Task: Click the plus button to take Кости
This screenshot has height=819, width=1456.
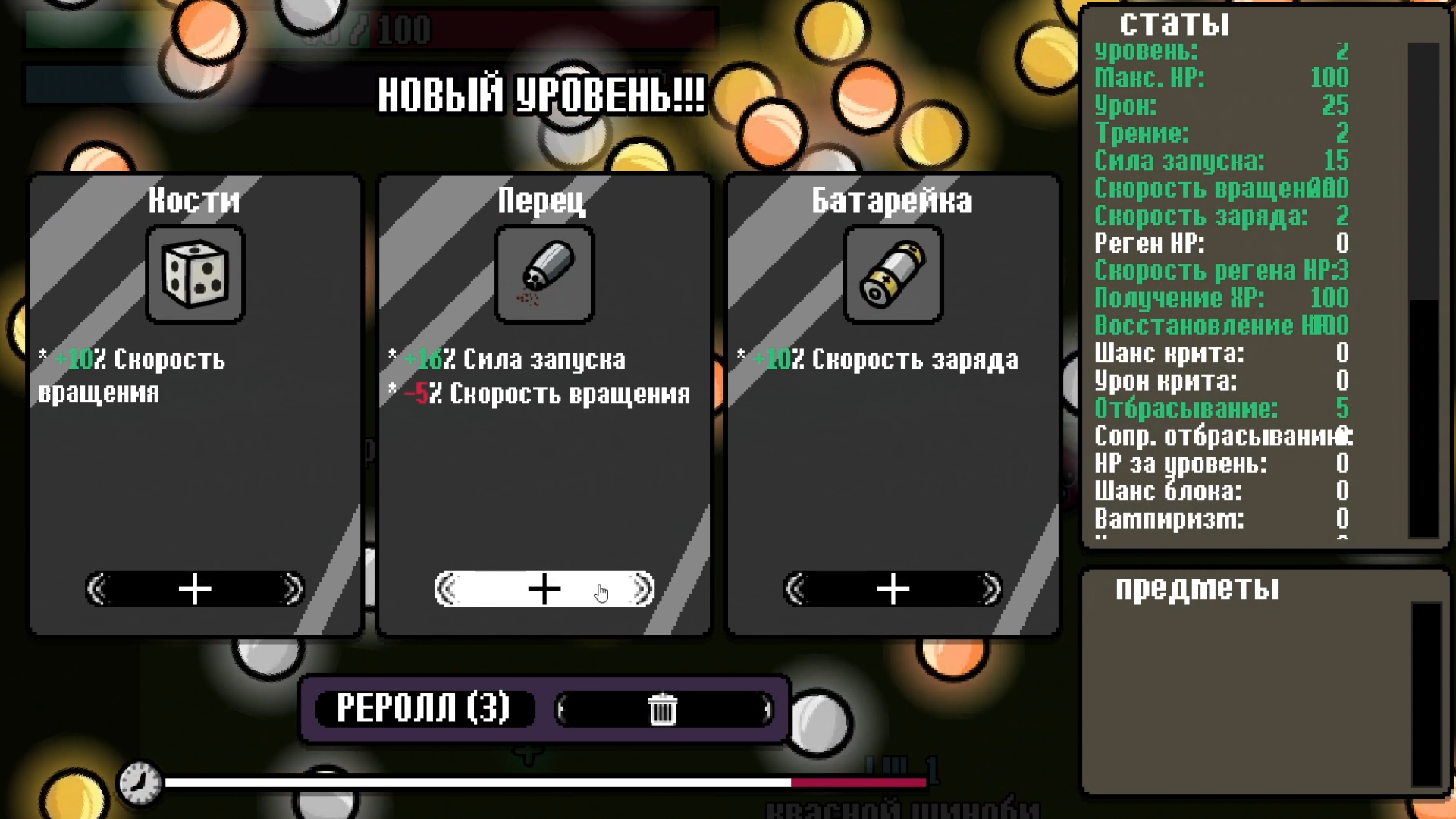Action: (194, 588)
